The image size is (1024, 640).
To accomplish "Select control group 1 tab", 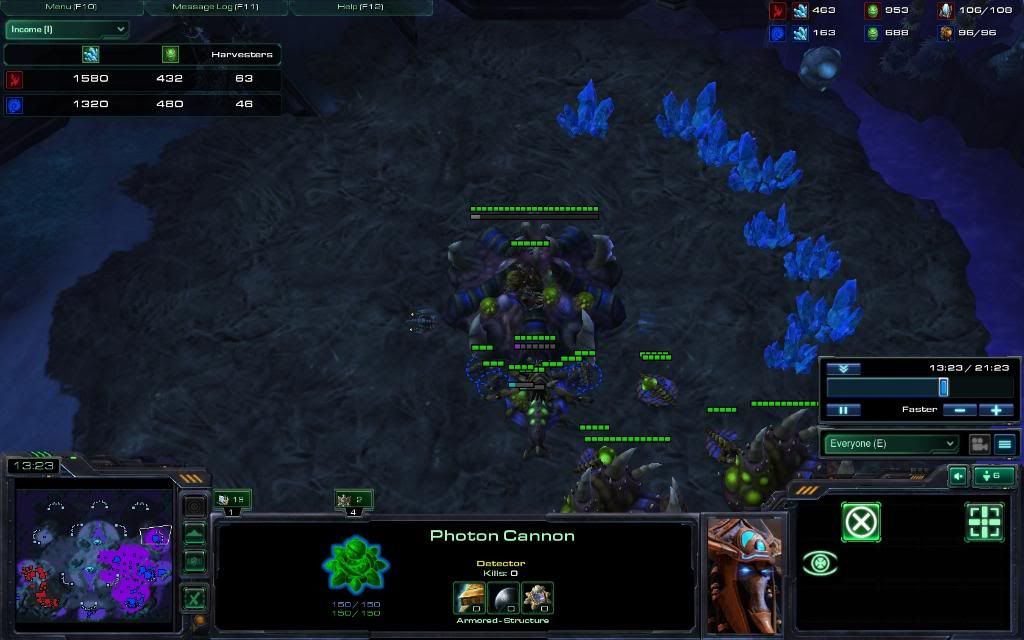I will (232, 500).
